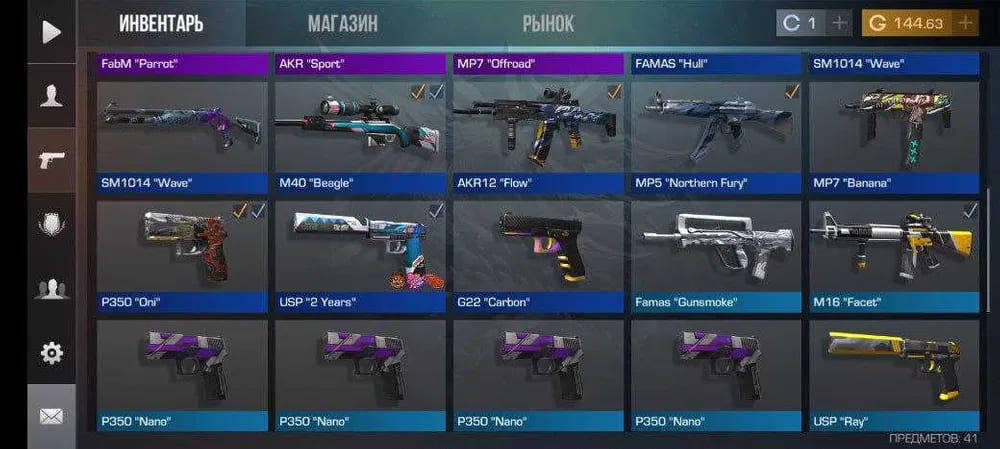
Task: Select the Инвентарь tab
Action: 161,23
